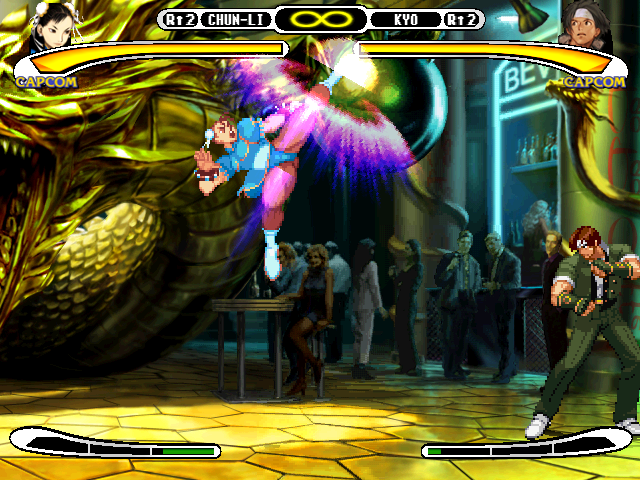640x480 pixels.
Task: Click Kyo's character portrait
Action: (588, 24)
